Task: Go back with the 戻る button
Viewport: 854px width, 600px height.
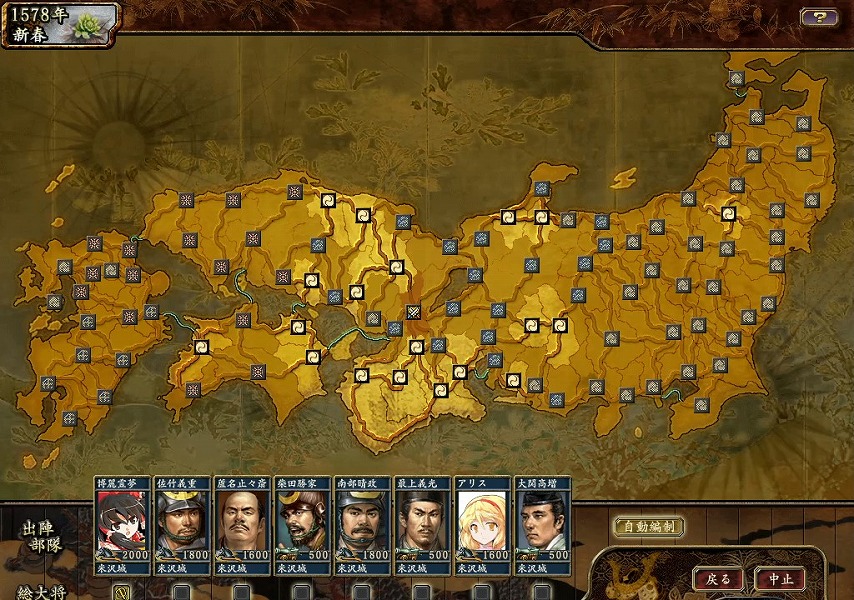Action: coord(719,579)
